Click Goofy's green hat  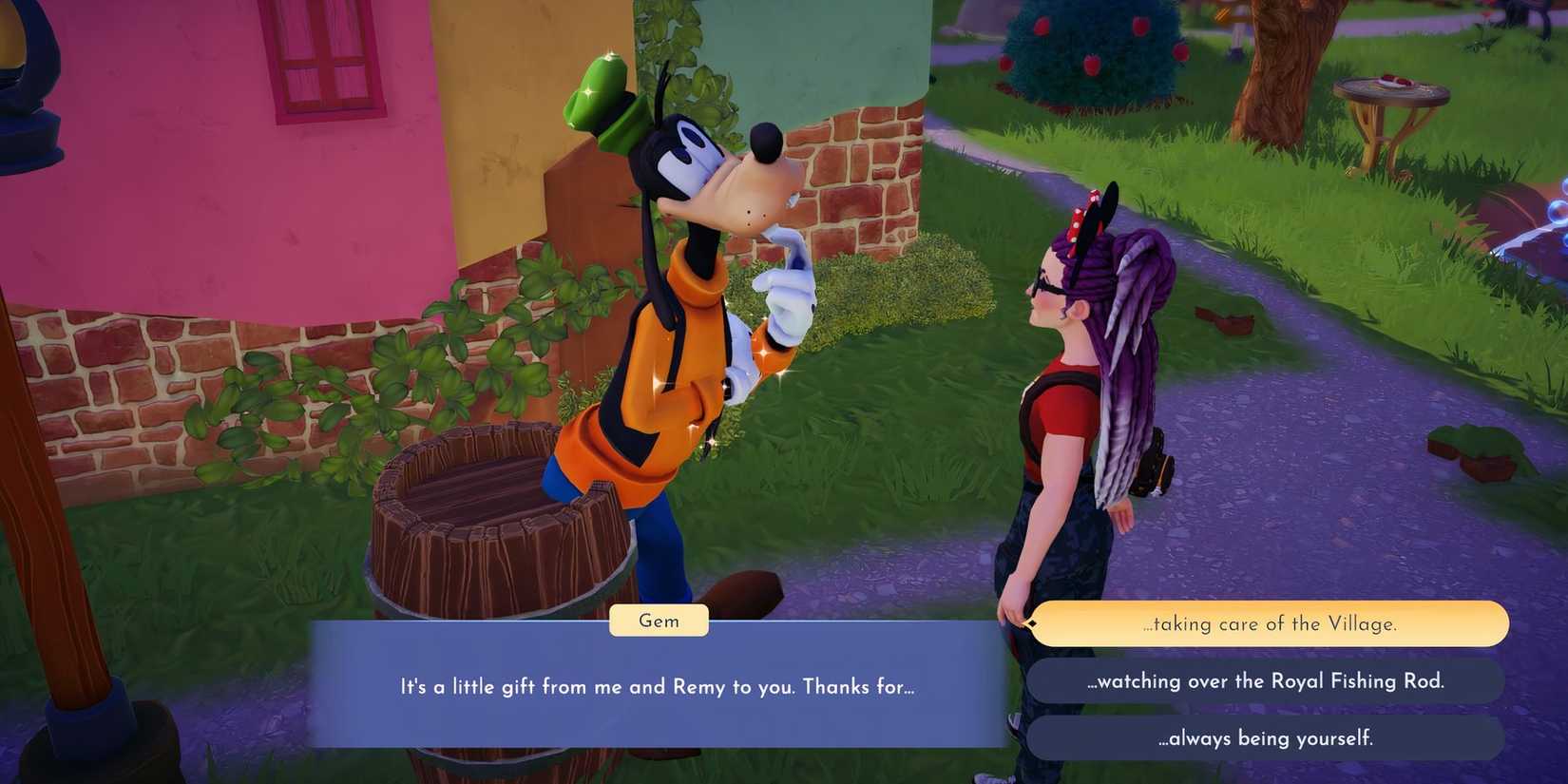pos(600,95)
